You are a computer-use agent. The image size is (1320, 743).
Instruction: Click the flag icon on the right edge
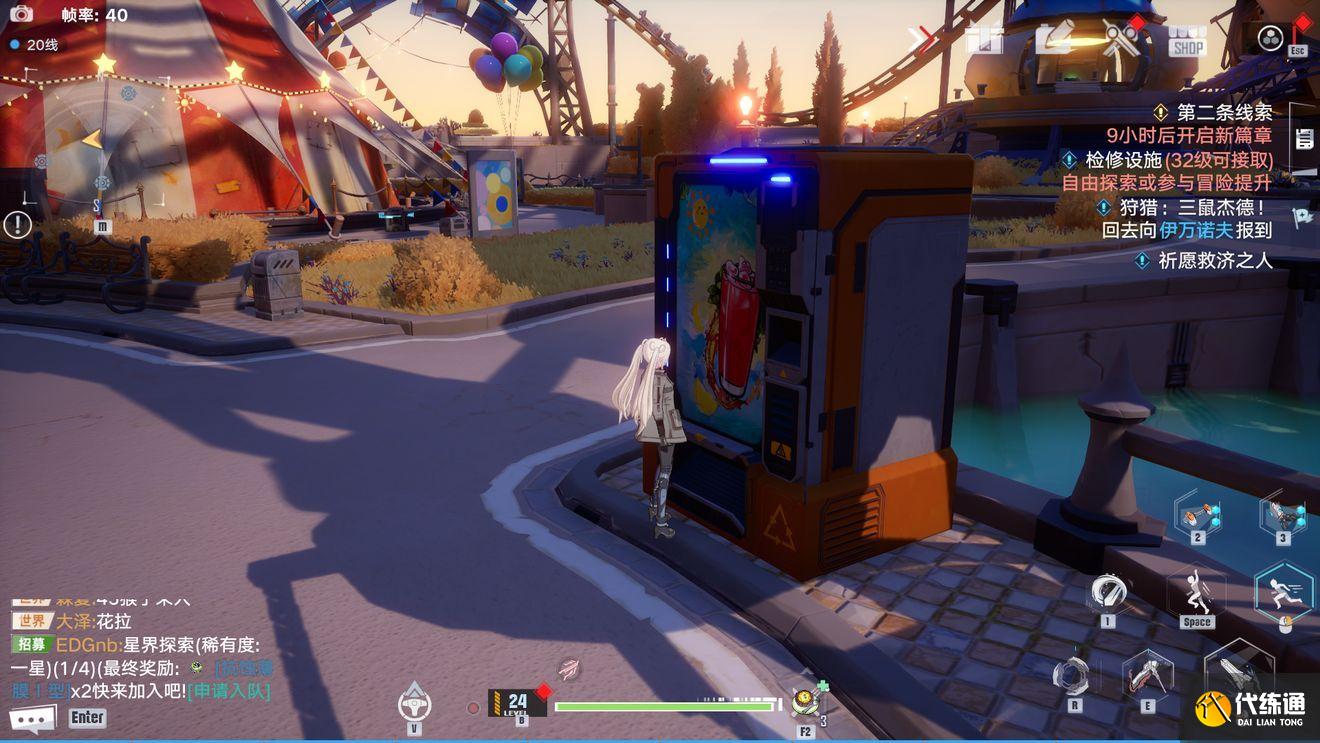(1303, 217)
